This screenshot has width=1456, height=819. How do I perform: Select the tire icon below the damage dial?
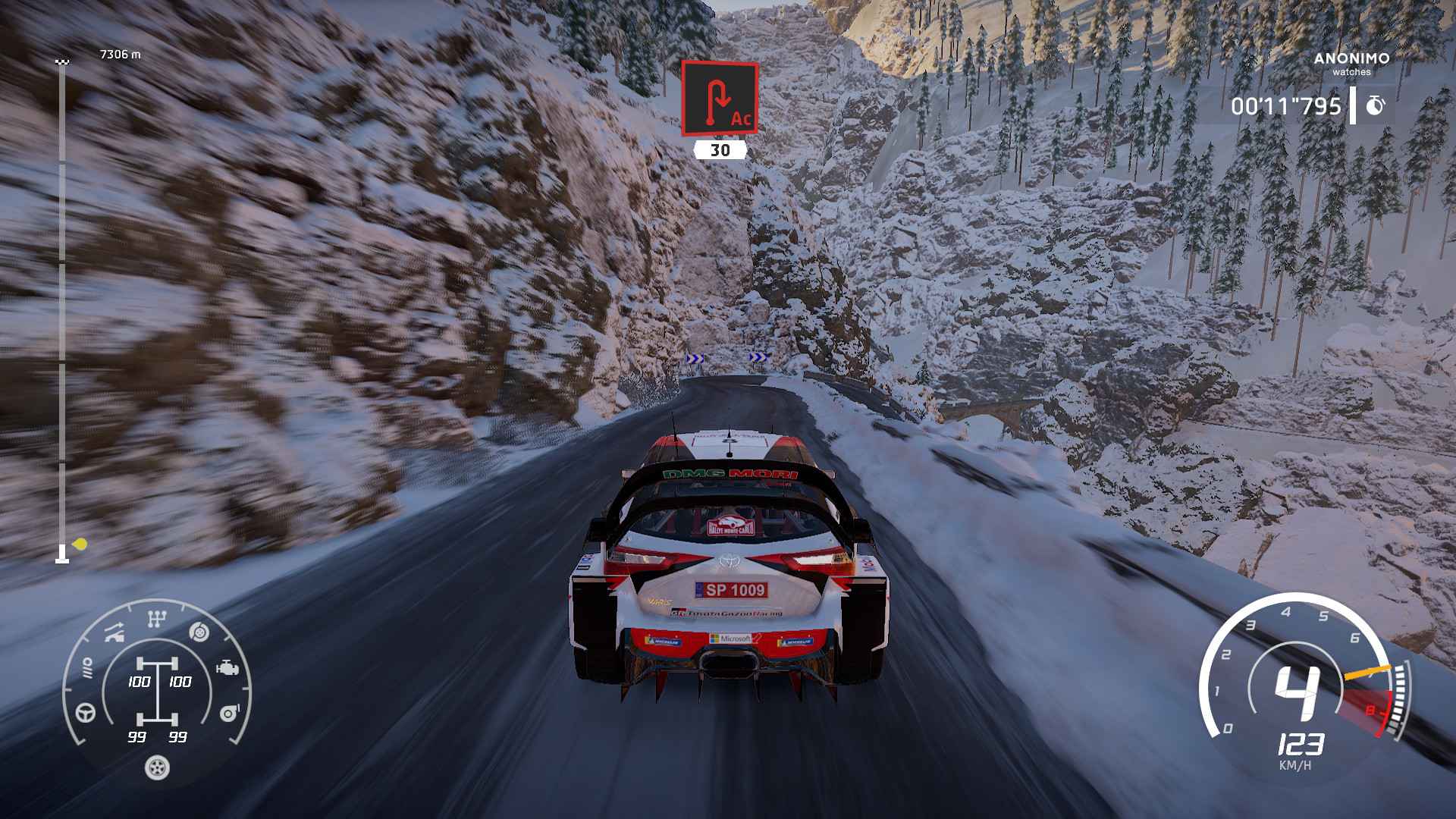click(x=156, y=767)
